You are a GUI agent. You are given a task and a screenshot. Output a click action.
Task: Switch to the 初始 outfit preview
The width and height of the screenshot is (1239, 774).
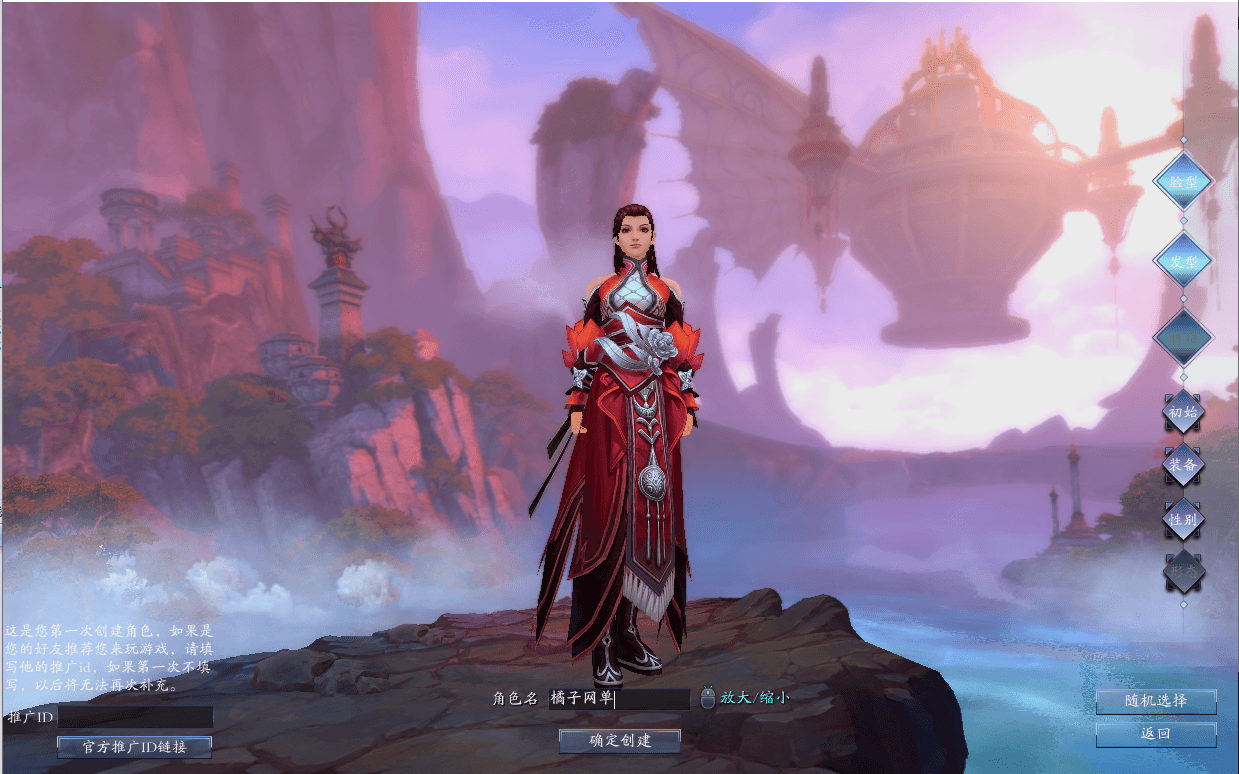(x=1183, y=412)
